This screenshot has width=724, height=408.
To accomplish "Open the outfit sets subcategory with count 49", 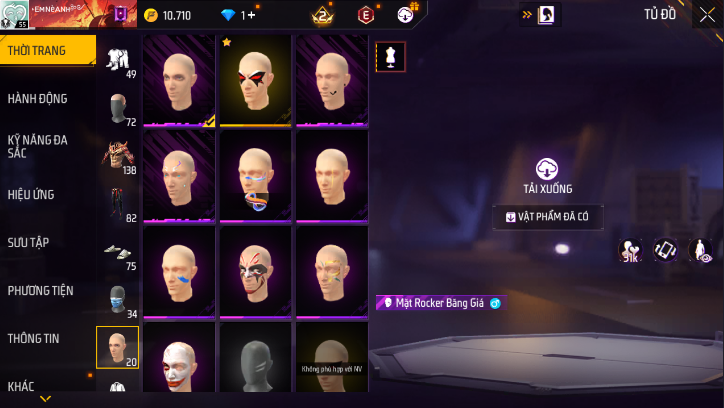I will [118, 60].
